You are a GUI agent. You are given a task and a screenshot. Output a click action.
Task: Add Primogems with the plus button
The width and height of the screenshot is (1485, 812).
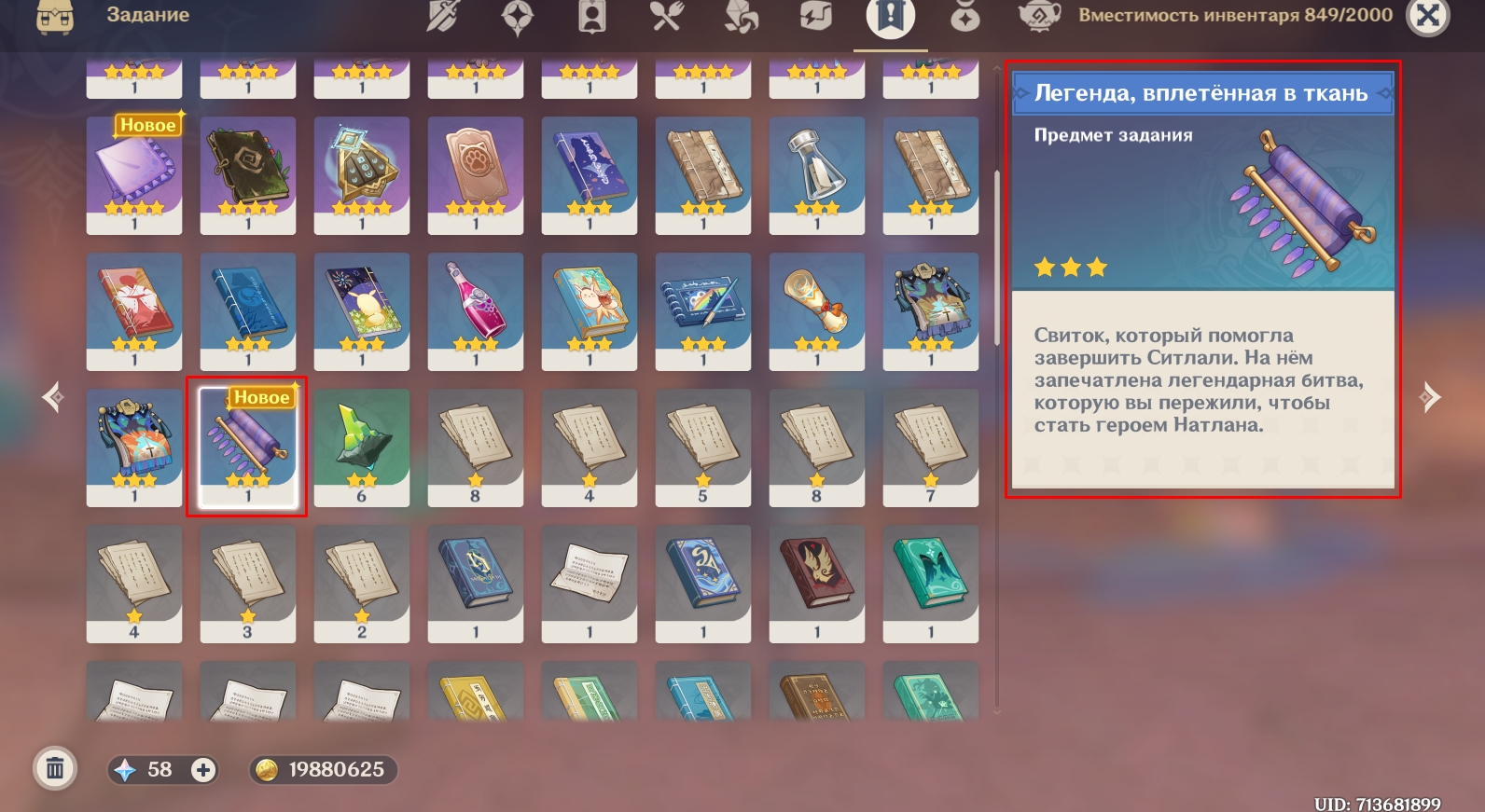tap(202, 770)
